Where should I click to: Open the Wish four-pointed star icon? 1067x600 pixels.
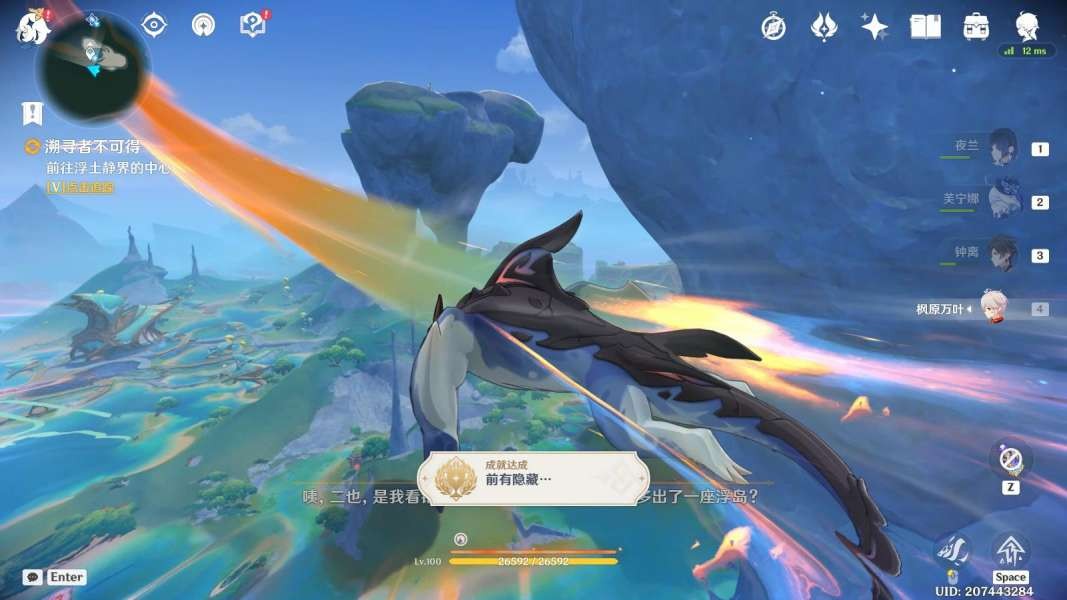(875, 27)
